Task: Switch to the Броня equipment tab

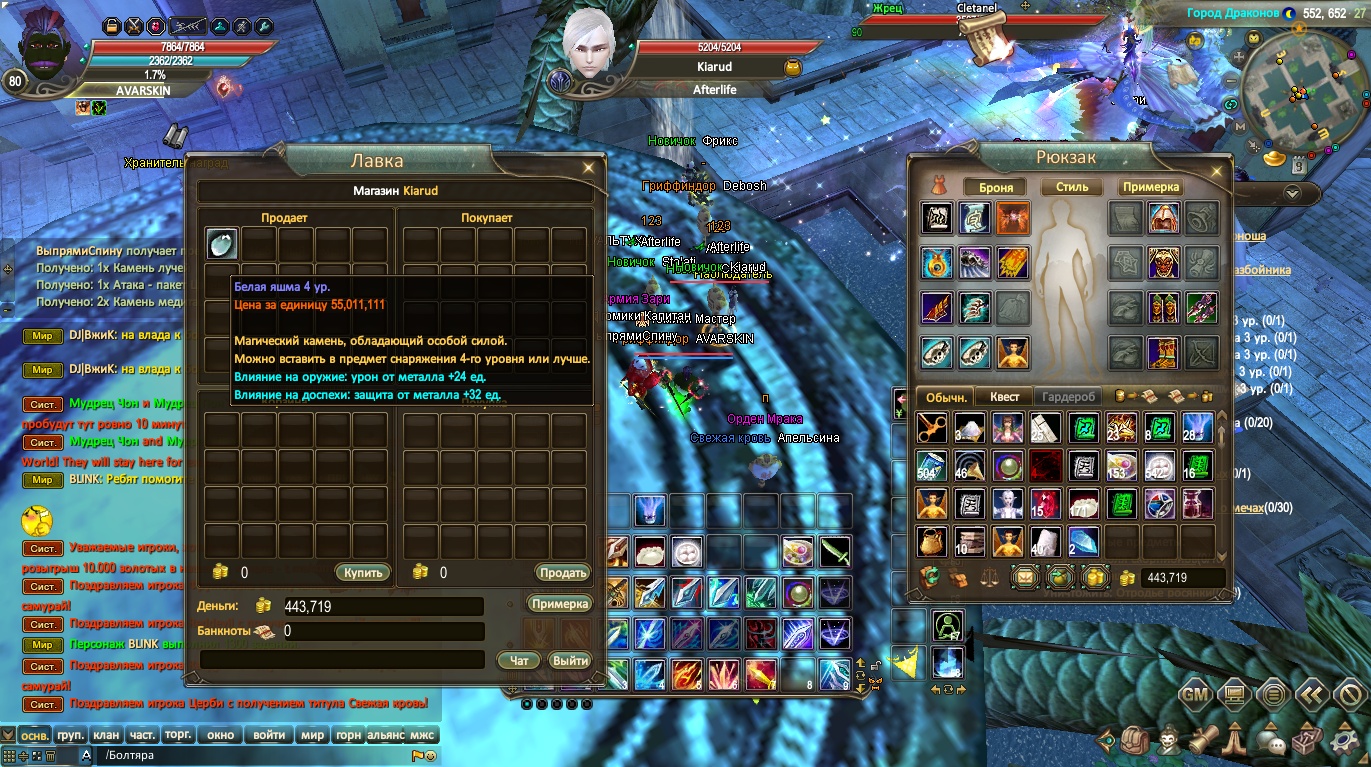Action: [996, 187]
